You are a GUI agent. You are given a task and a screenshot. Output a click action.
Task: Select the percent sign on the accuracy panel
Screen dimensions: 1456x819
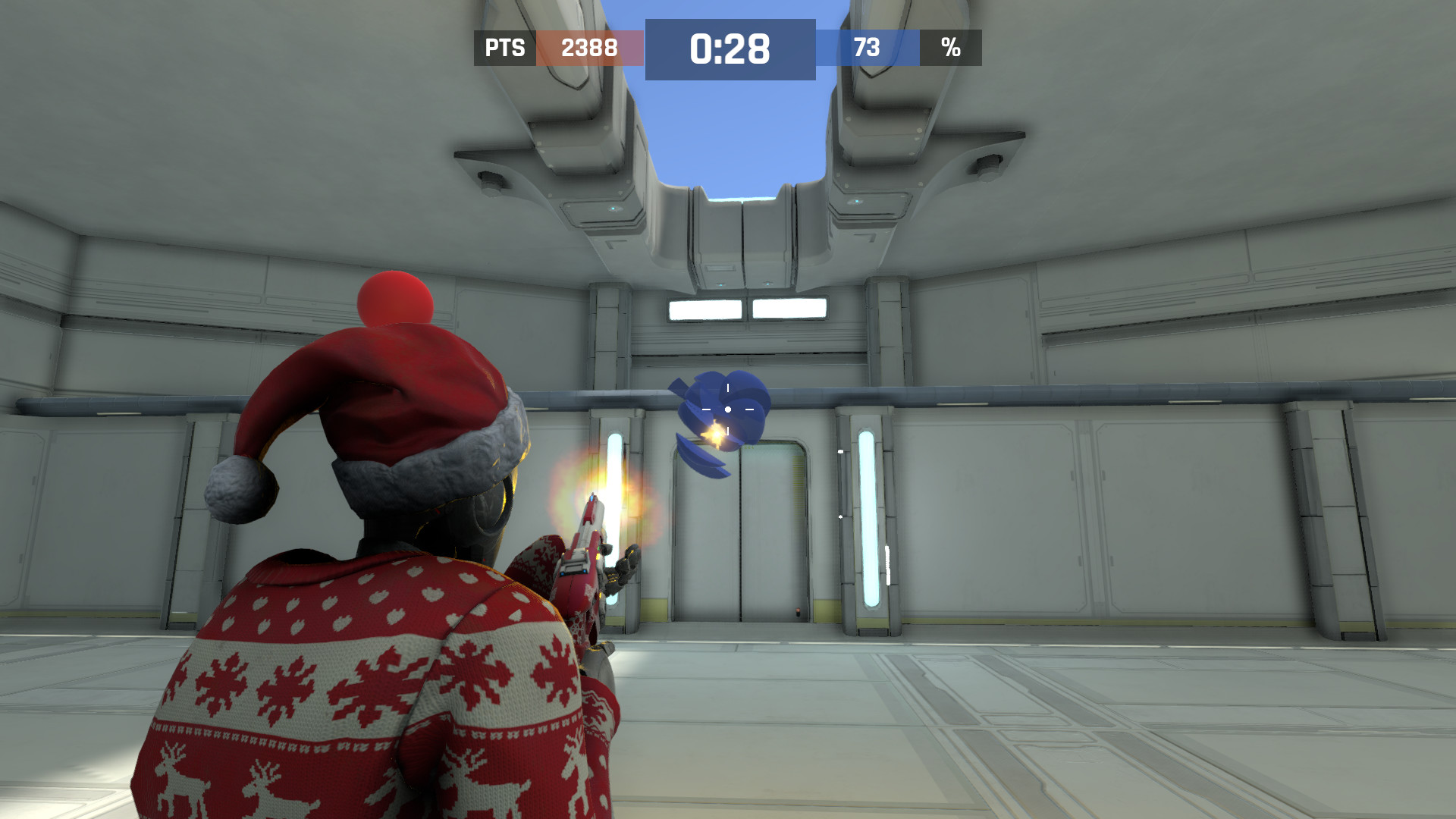click(x=950, y=48)
